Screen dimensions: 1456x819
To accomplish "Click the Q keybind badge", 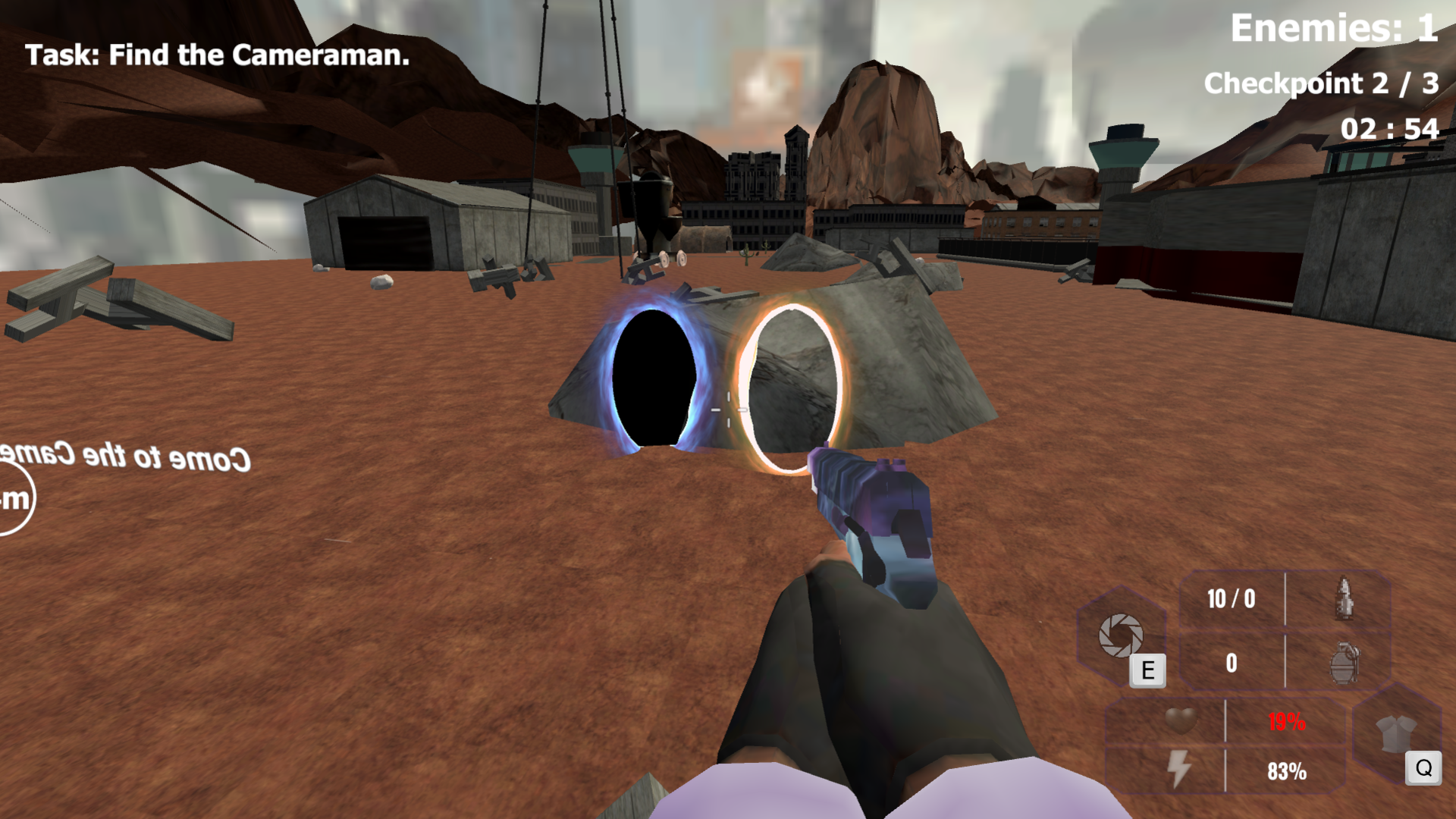I will coord(1423,767).
